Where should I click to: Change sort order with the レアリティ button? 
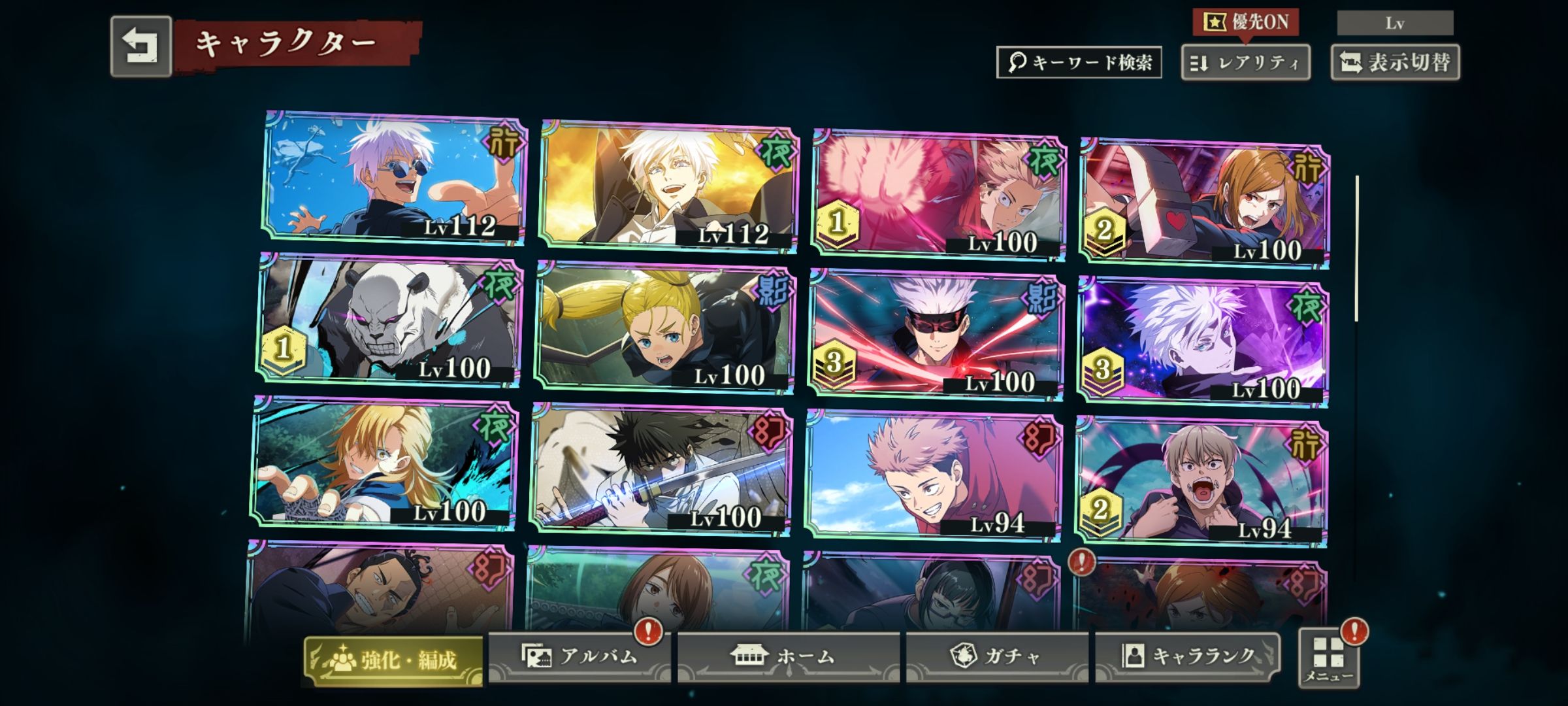coord(1245,63)
